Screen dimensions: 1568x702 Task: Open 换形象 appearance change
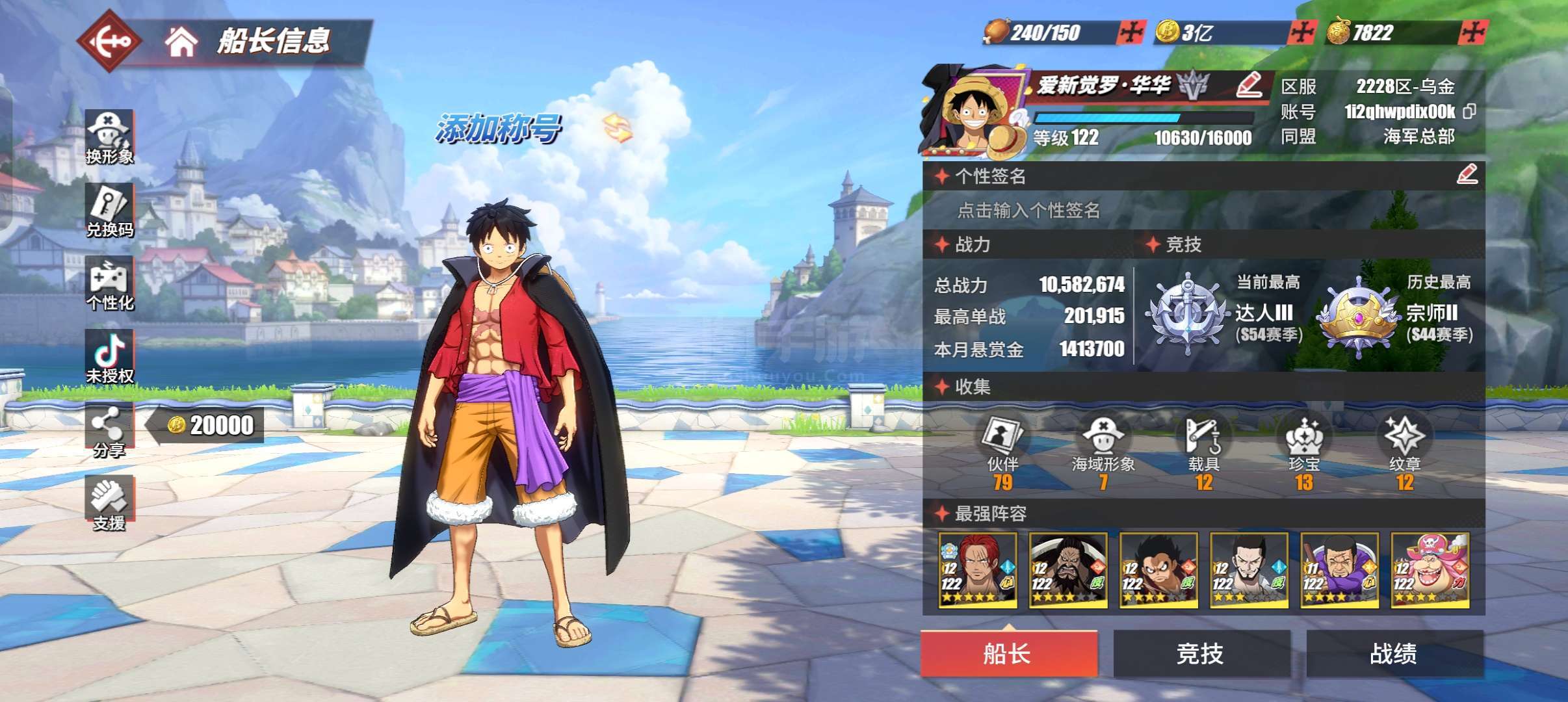(109, 138)
